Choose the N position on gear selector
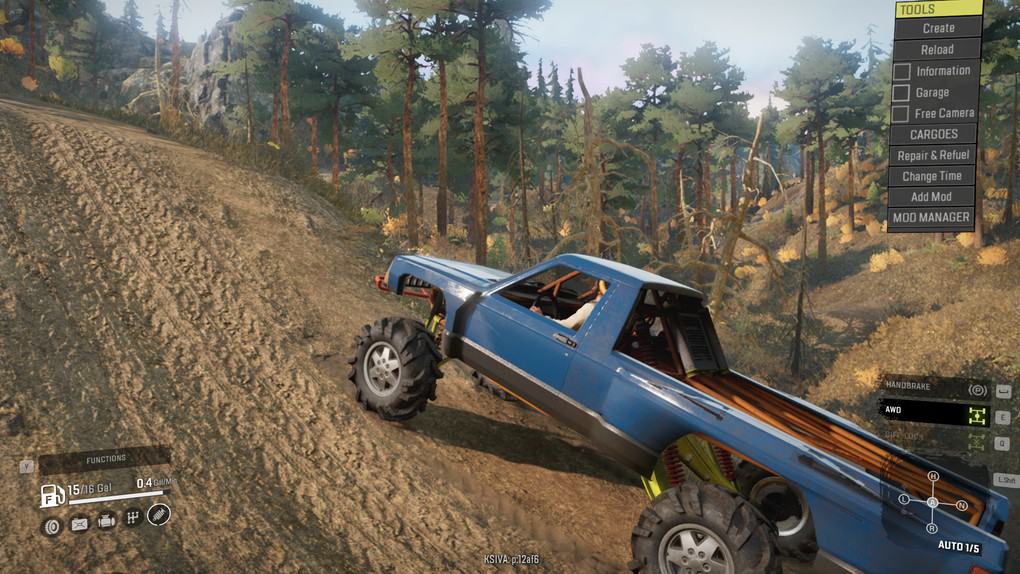1020x574 pixels. point(961,505)
